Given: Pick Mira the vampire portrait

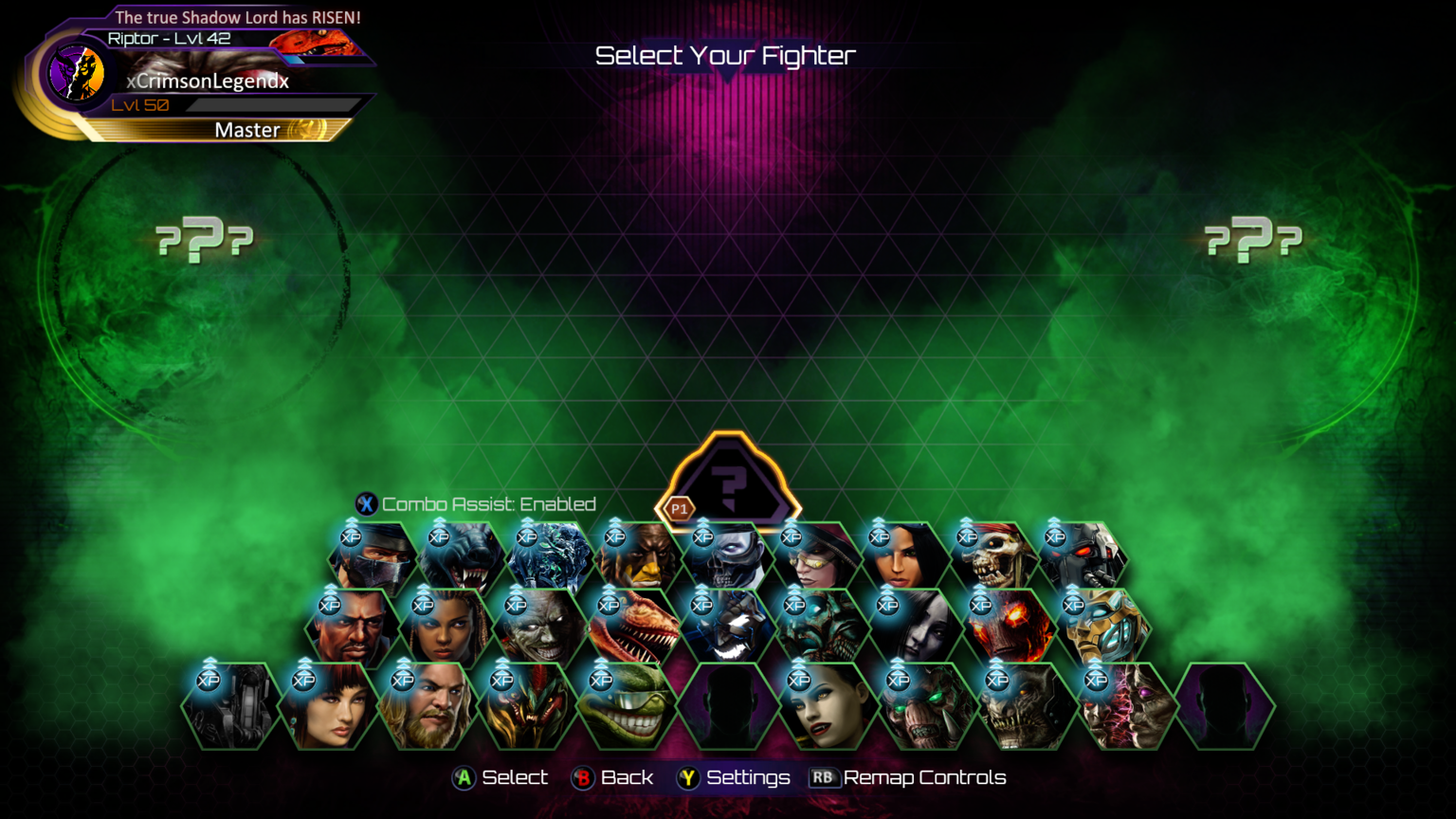Looking at the screenshot, I should coord(825,707).
